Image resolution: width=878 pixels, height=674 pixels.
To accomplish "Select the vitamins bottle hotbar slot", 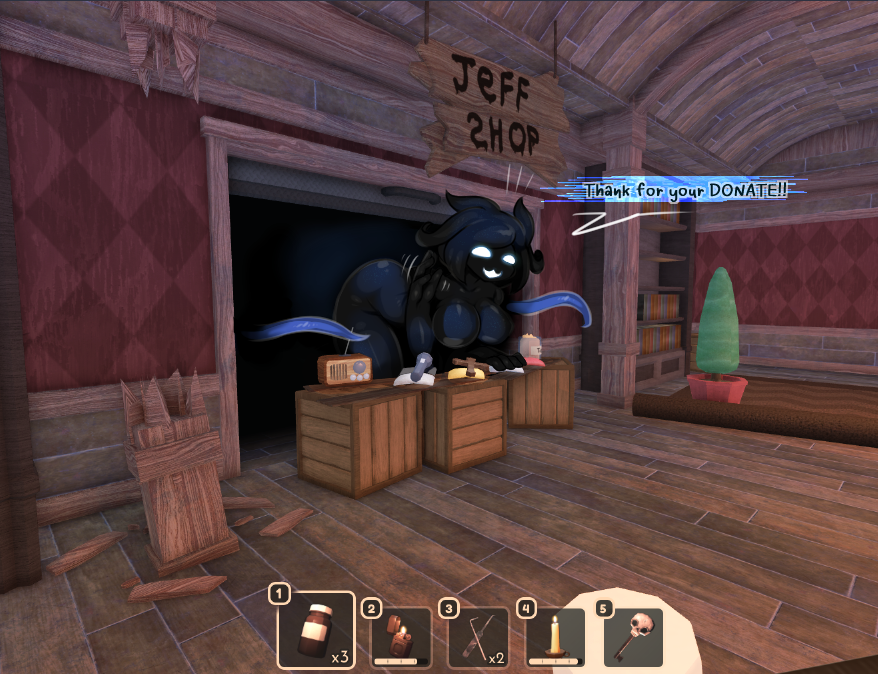I will pyautogui.click(x=316, y=630).
